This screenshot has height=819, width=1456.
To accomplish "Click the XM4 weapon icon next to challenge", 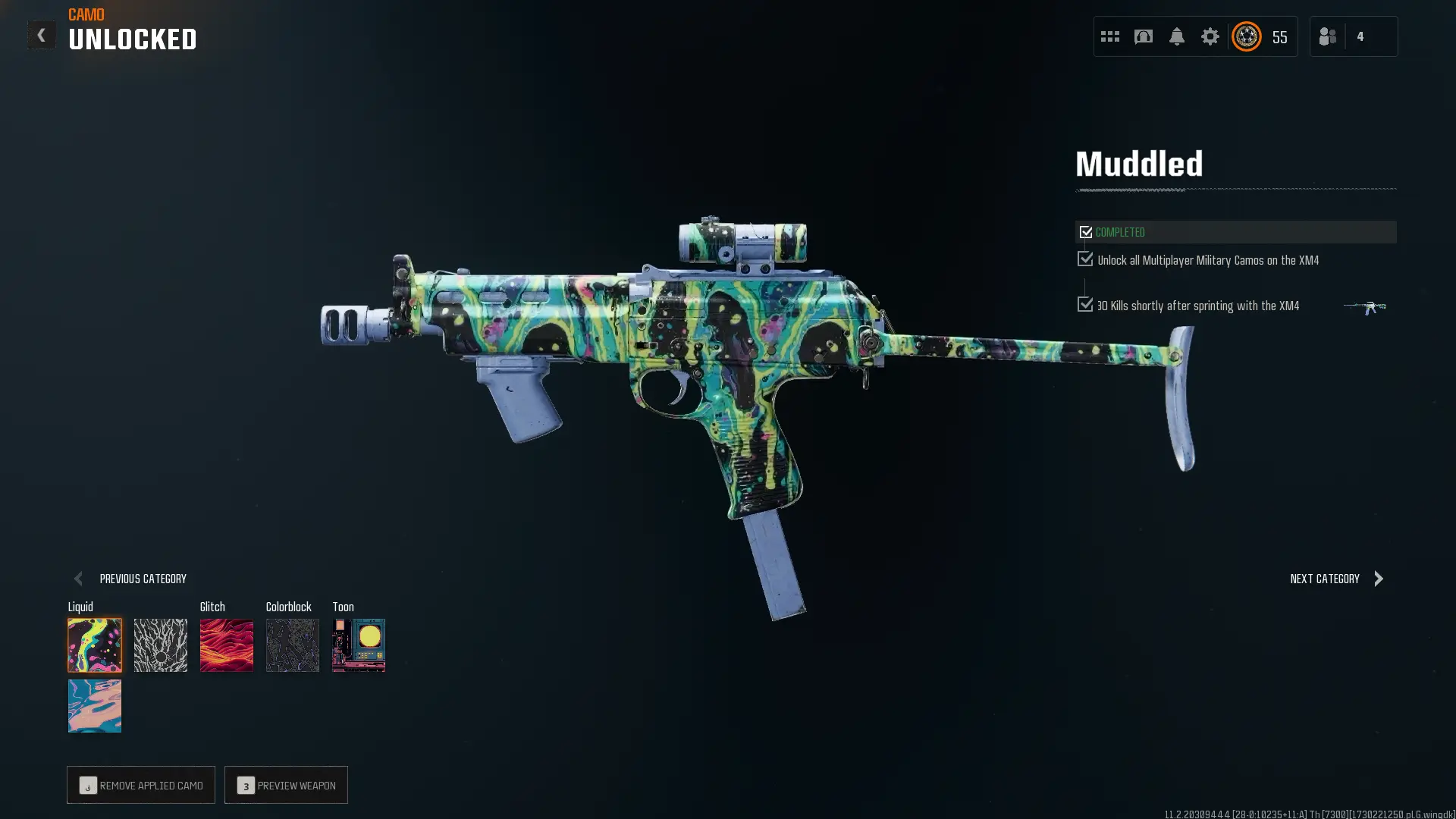I will click(x=1365, y=307).
